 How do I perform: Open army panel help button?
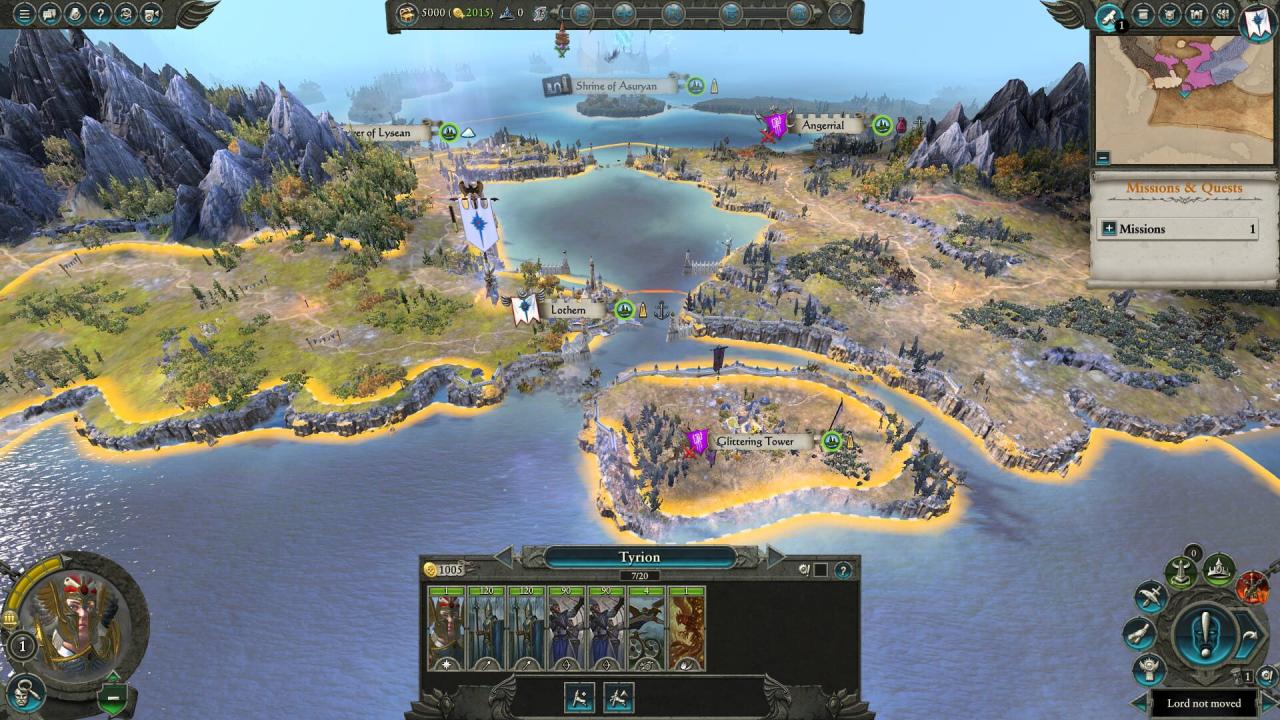843,570
